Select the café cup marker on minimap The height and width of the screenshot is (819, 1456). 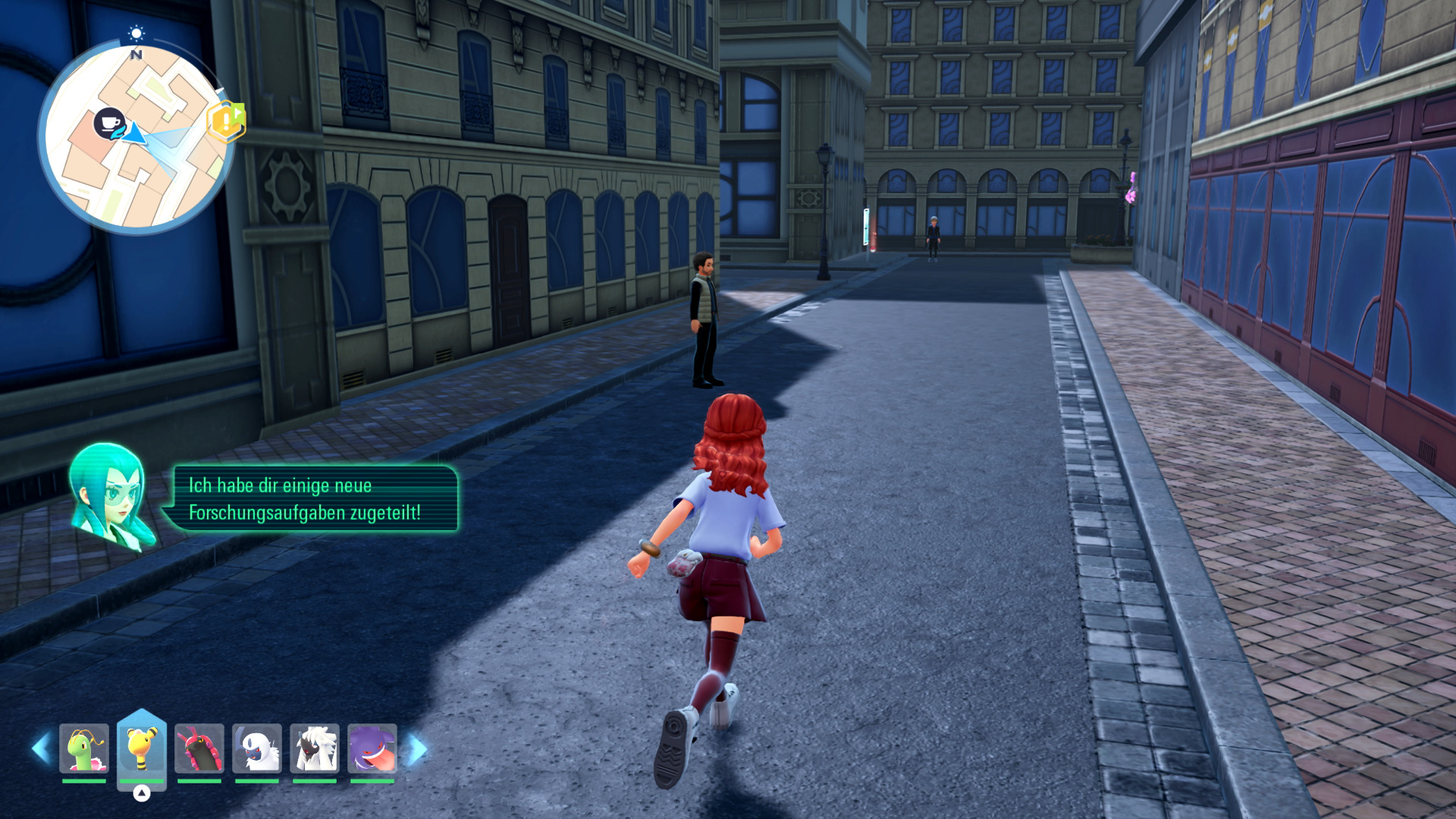click(x=109, y=122)
